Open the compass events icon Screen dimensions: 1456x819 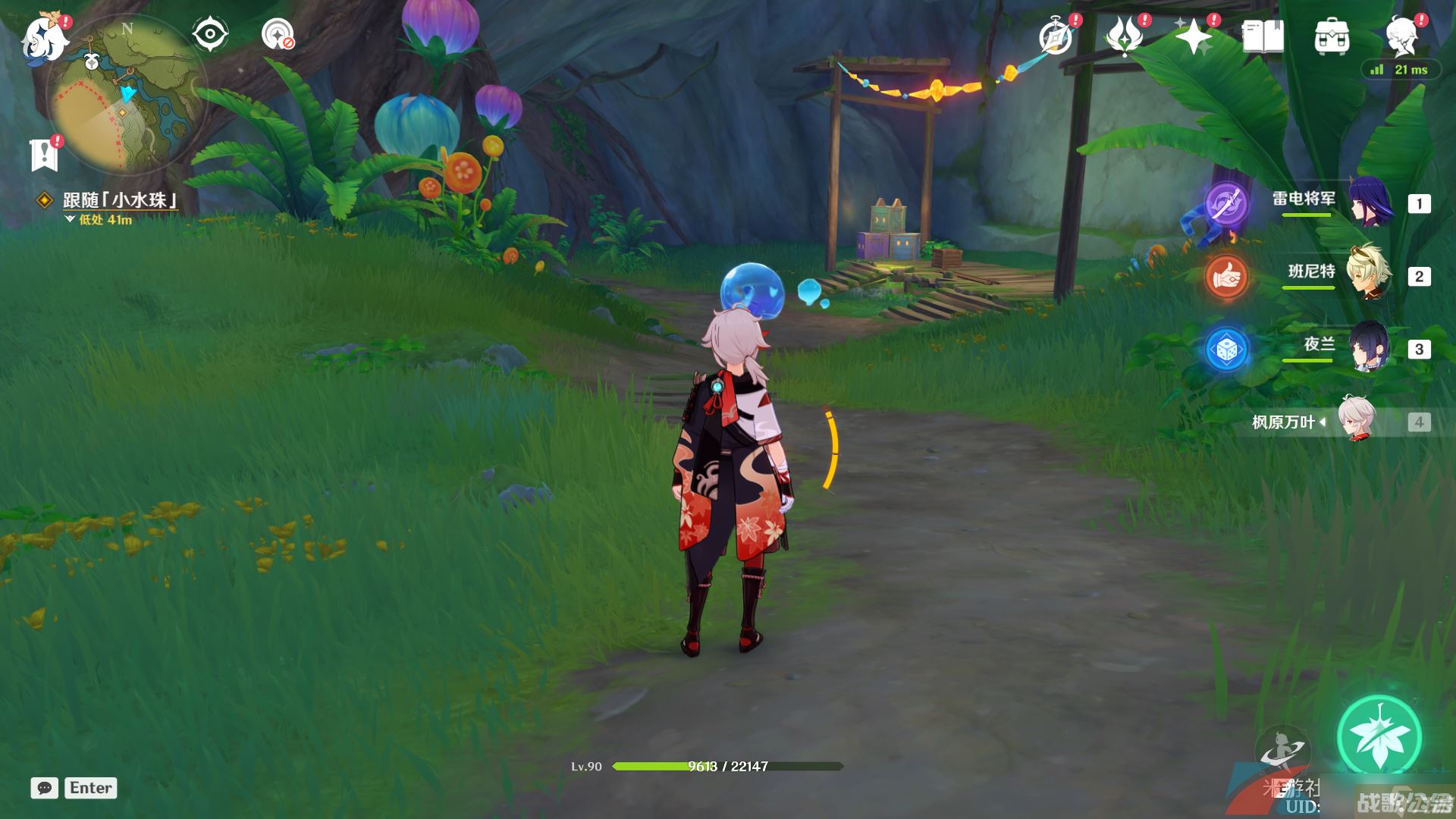click(x=1056, y=36)
